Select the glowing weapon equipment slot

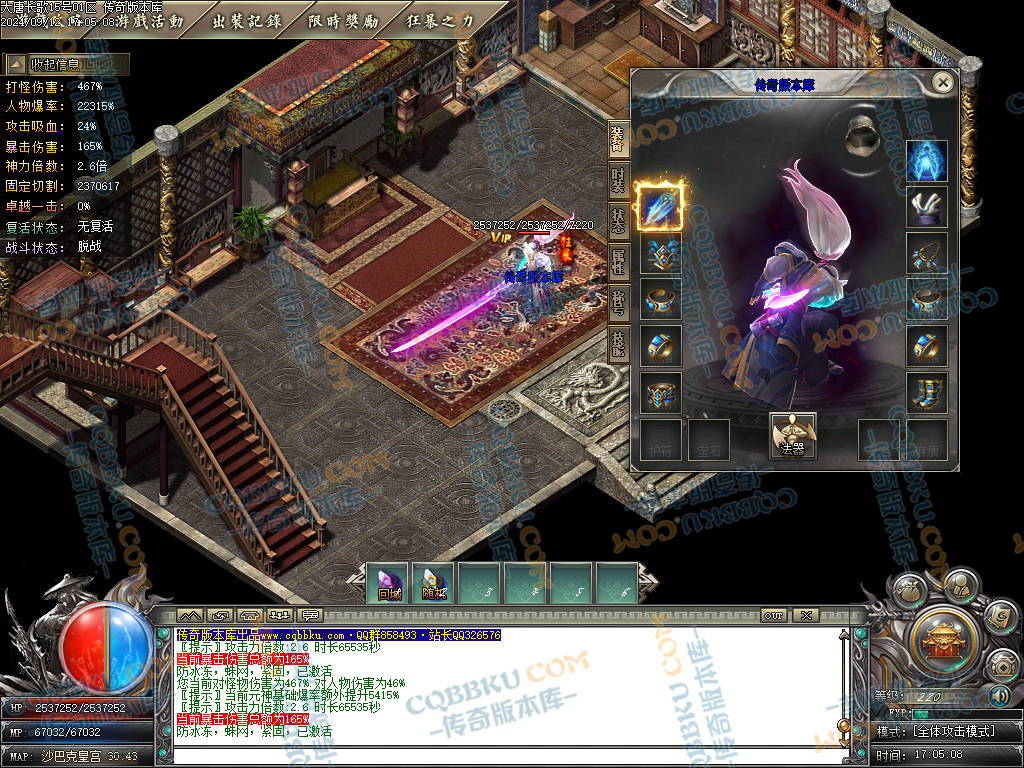(660, 204)
